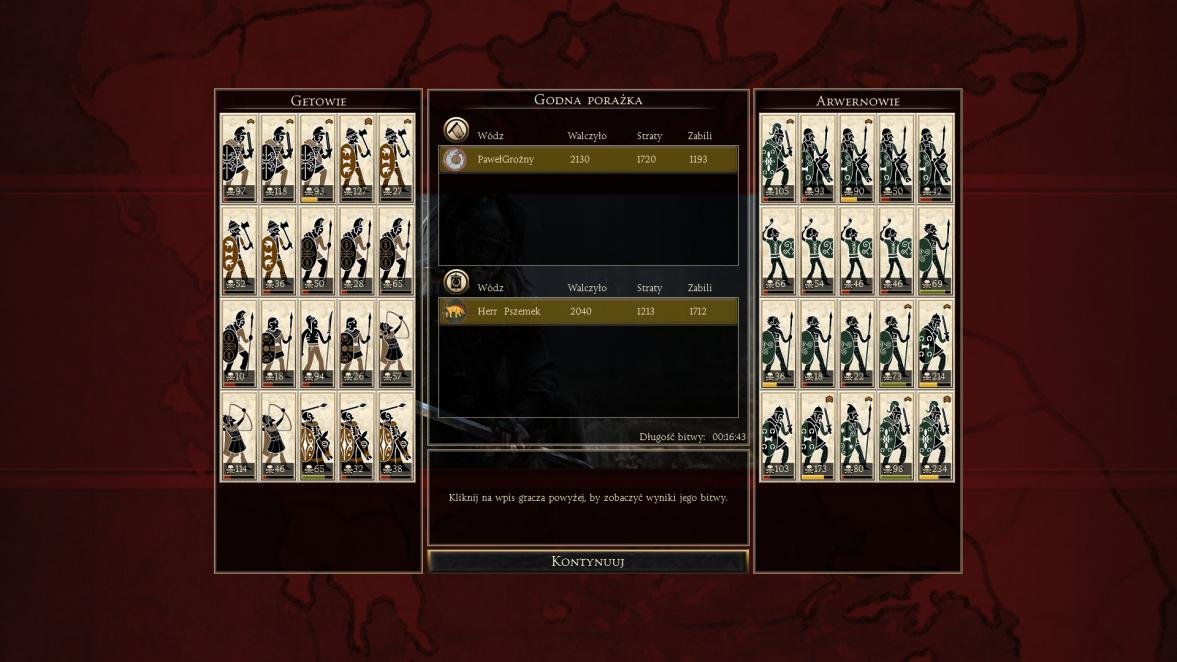Continue with the Kontynuuj button

pyautogui.click(x=588, y=561)
